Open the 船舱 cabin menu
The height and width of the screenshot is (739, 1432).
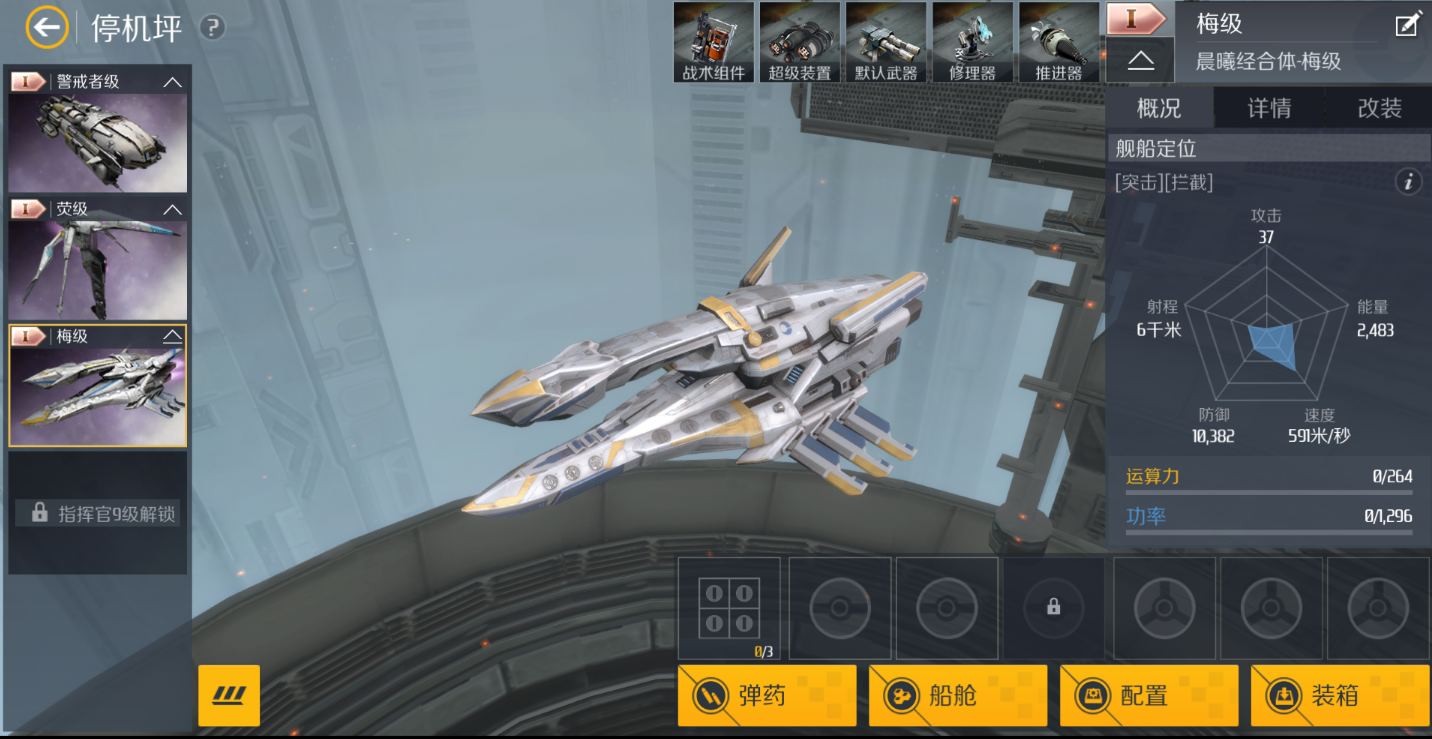(x=957, y=695)
